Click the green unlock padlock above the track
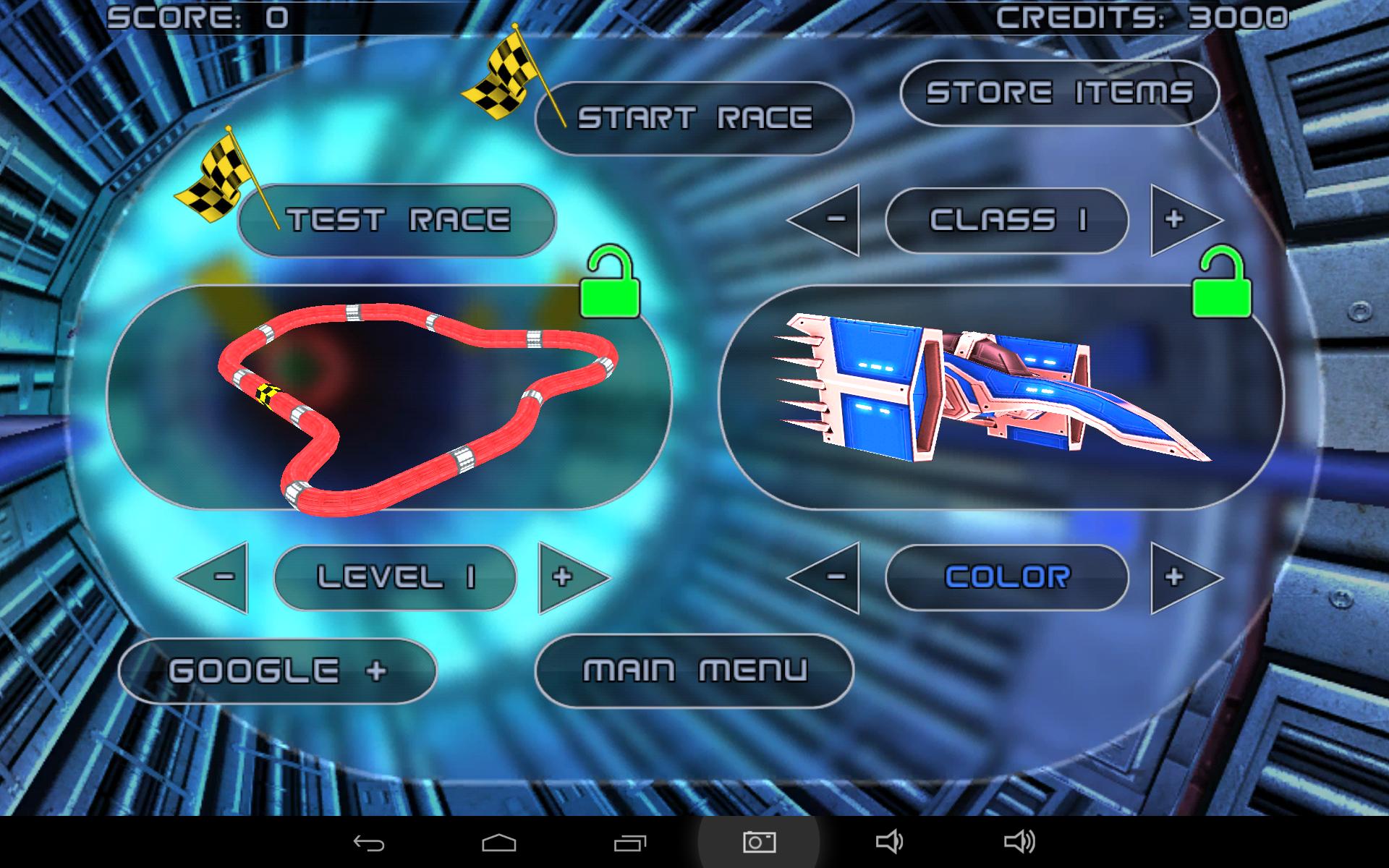The width and height of the screenshot is (1389, 868). click(611, 282)
